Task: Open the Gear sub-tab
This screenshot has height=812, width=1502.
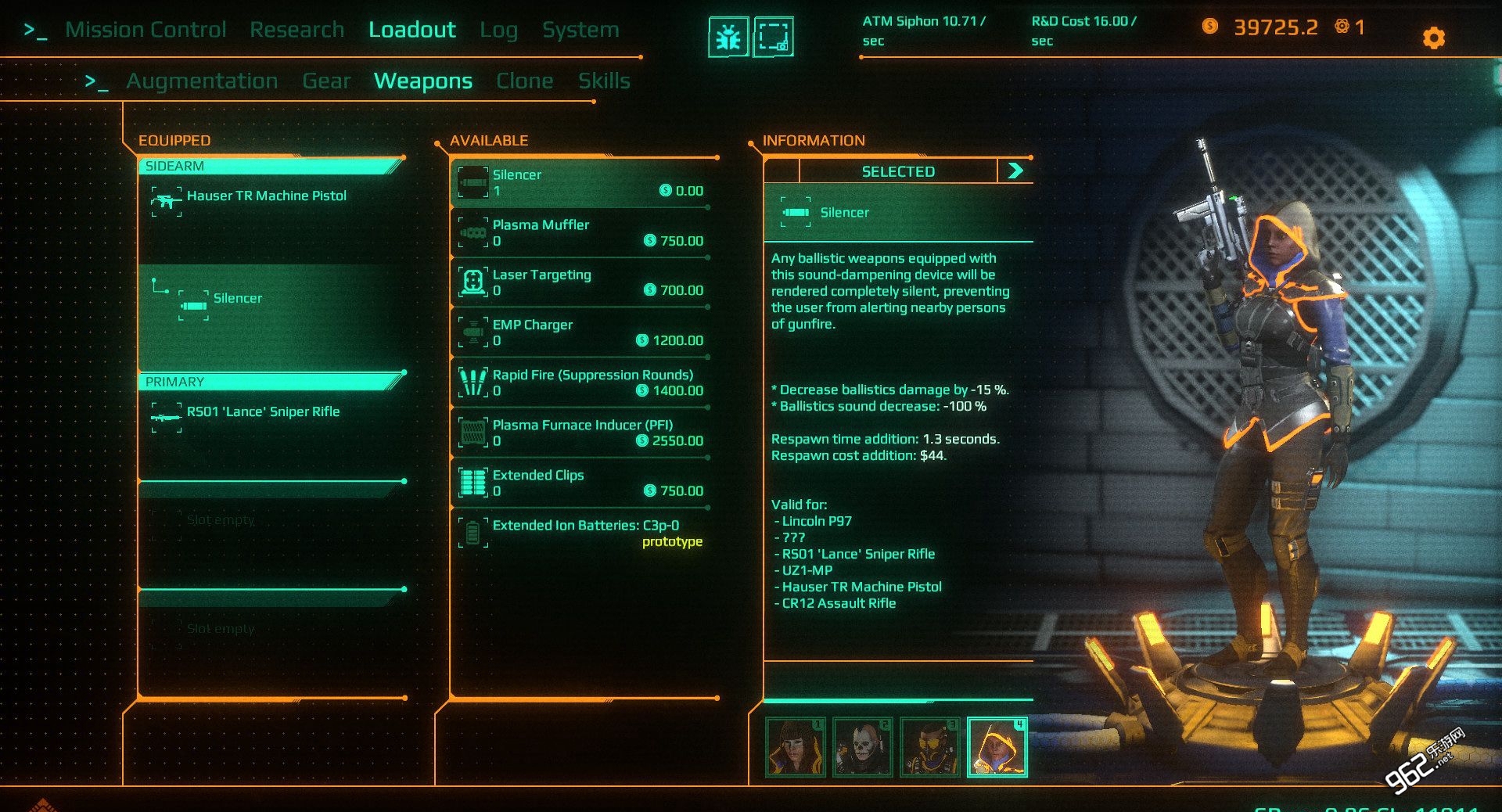Action: pos(326,81)
